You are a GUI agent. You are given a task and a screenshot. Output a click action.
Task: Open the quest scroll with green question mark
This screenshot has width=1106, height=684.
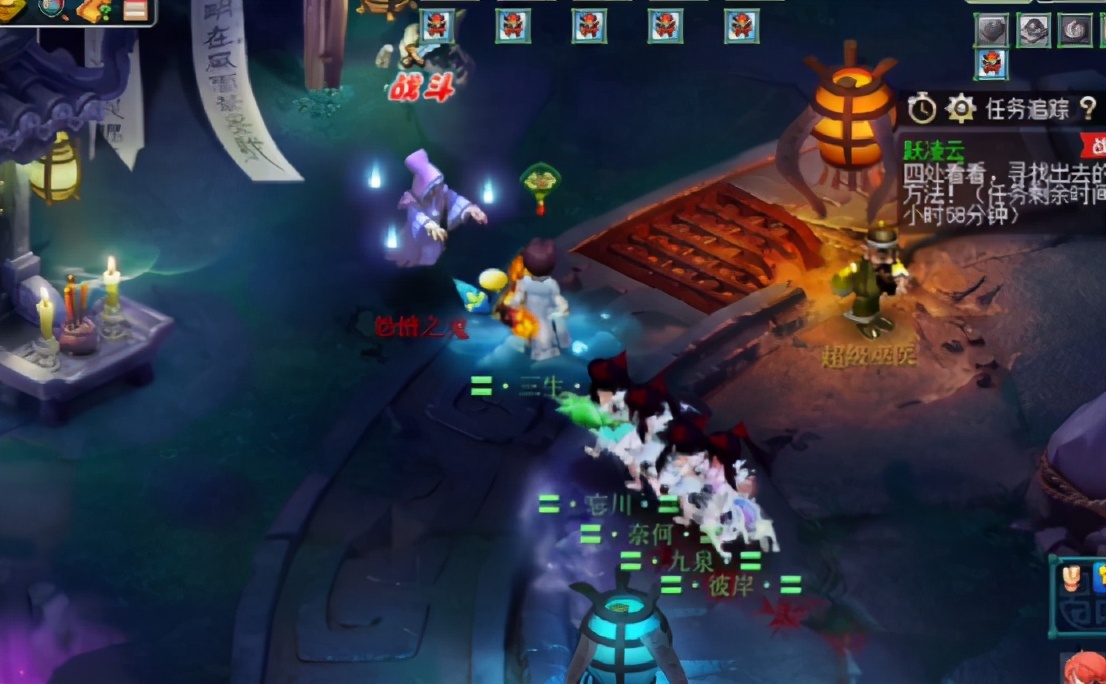[93, 10]
